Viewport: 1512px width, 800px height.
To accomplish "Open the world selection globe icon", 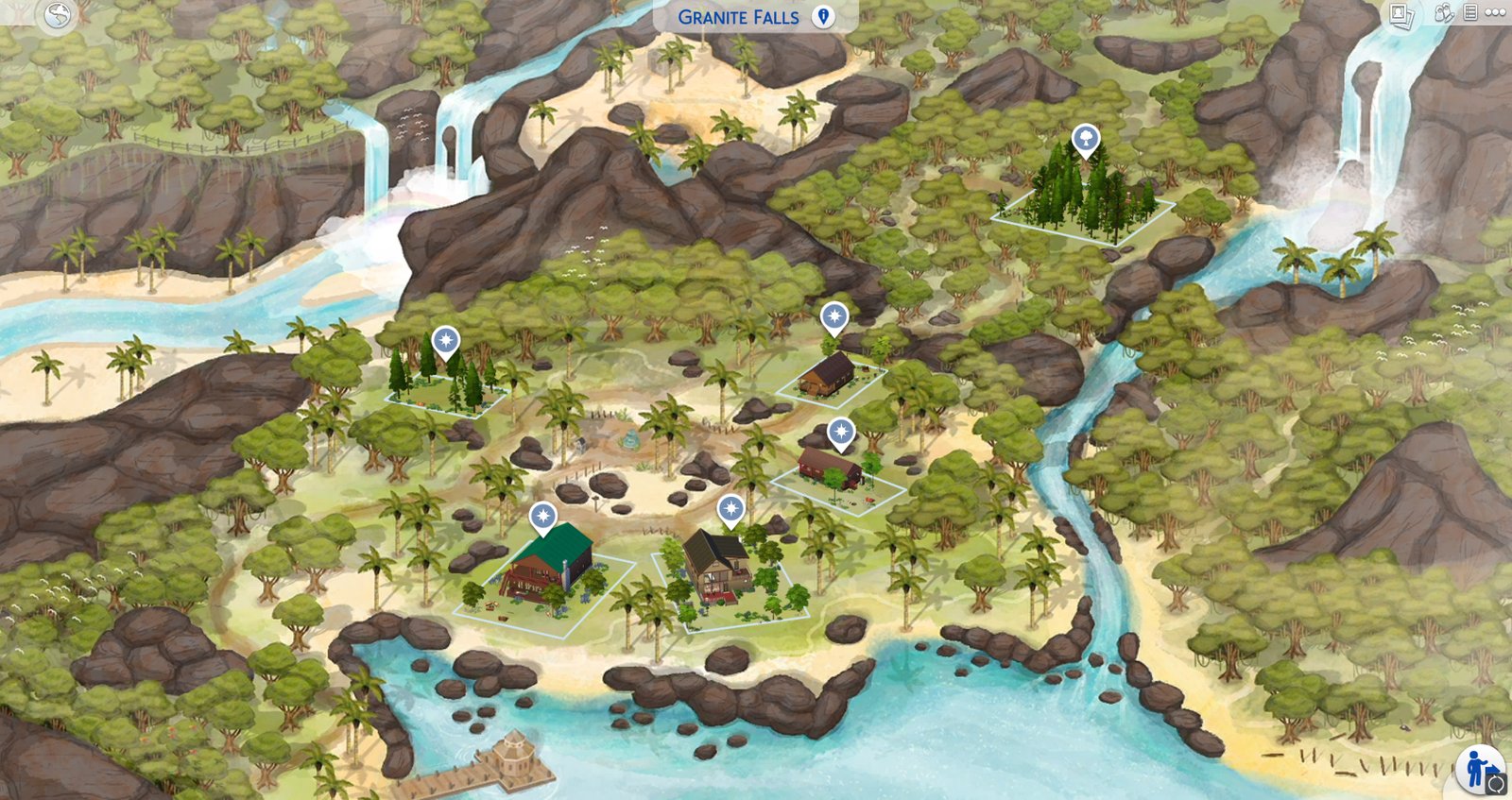I will [x=58, y=15].
